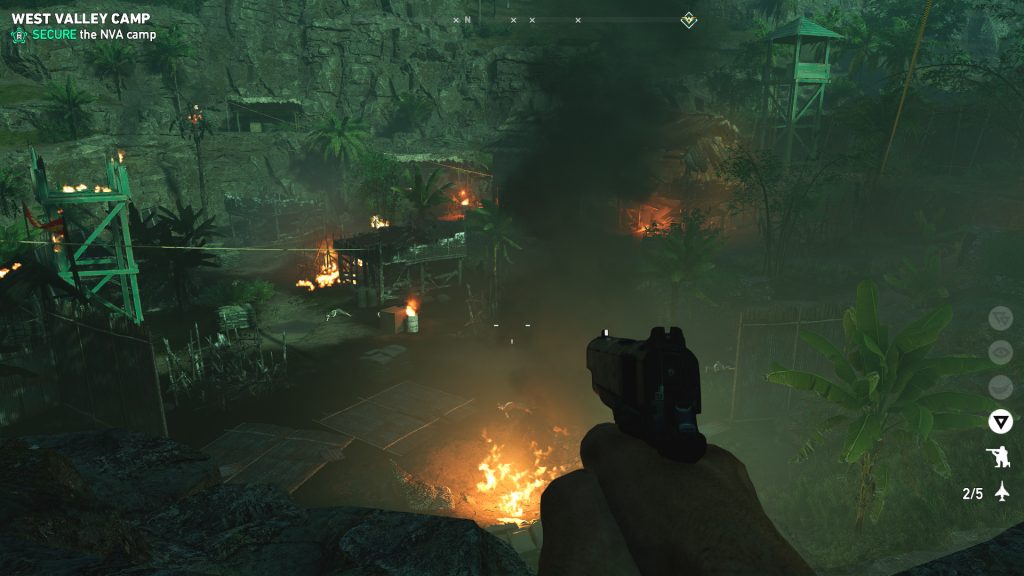Select the green objective badge icon
The width and height of the screenshot is (1024, 576).
18,35
